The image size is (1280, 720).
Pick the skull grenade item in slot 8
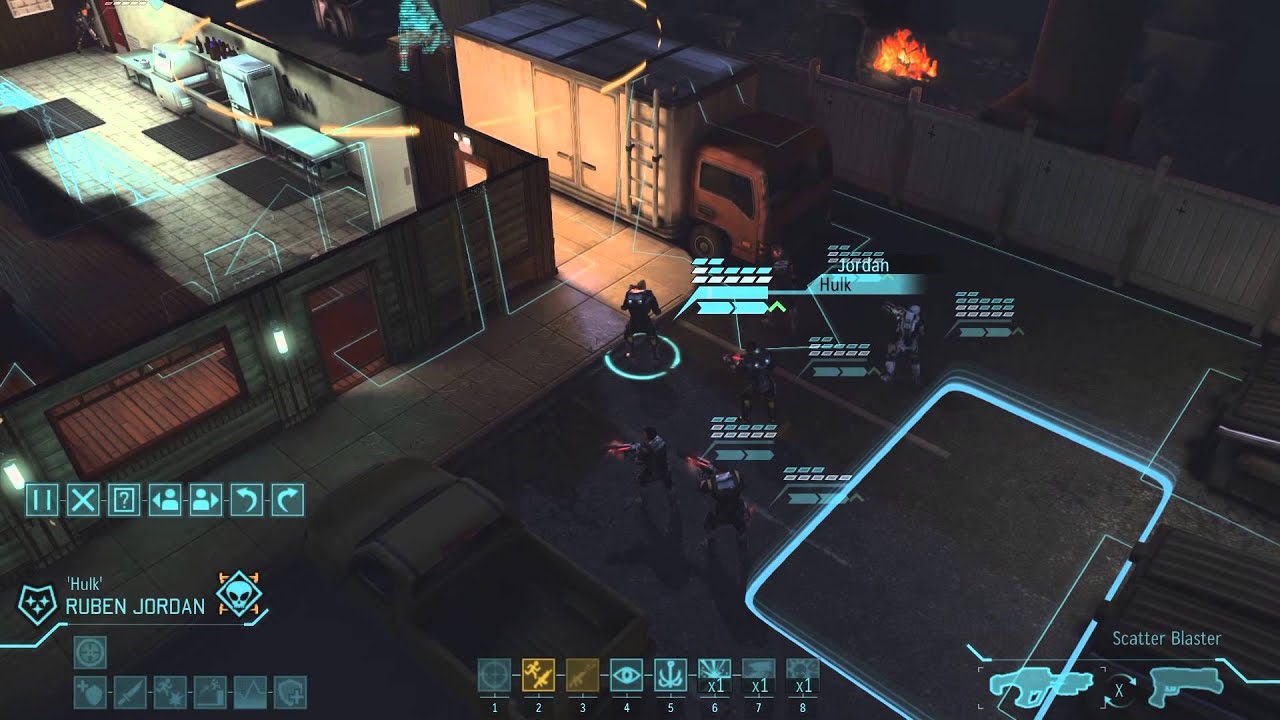click(x=802, y=677)
